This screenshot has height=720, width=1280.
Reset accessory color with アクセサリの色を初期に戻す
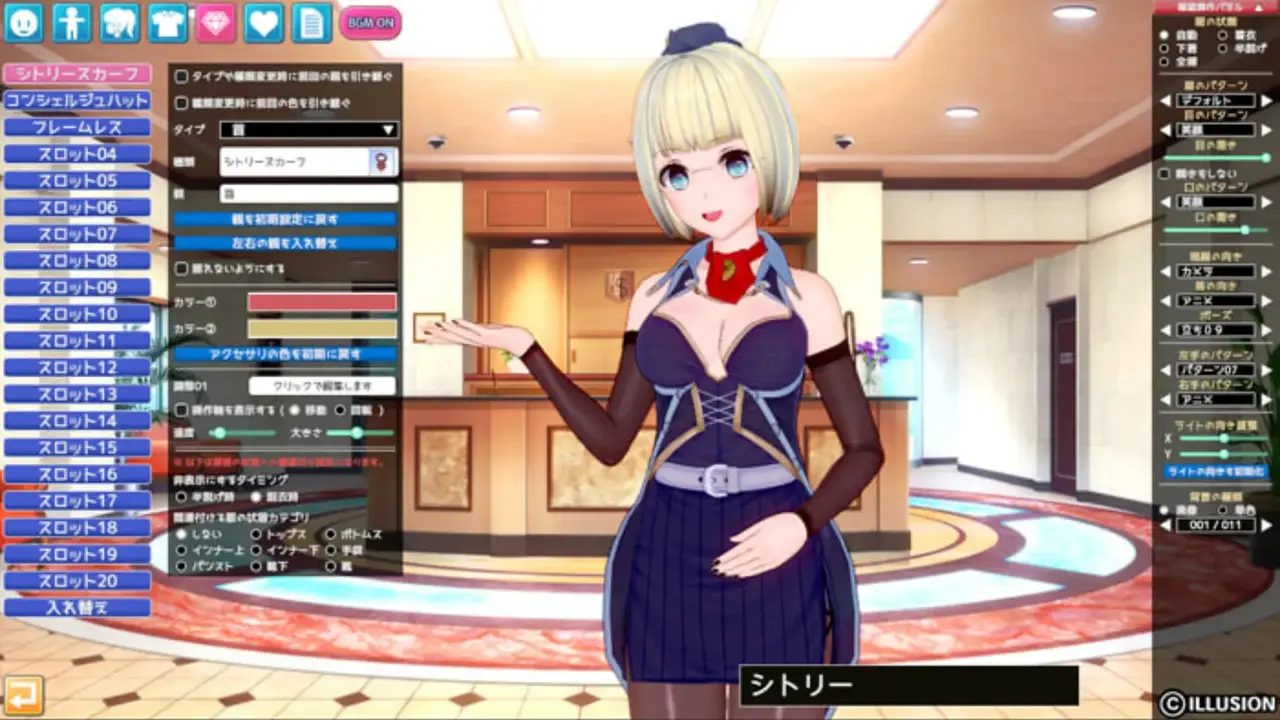[x=285, y=354]
